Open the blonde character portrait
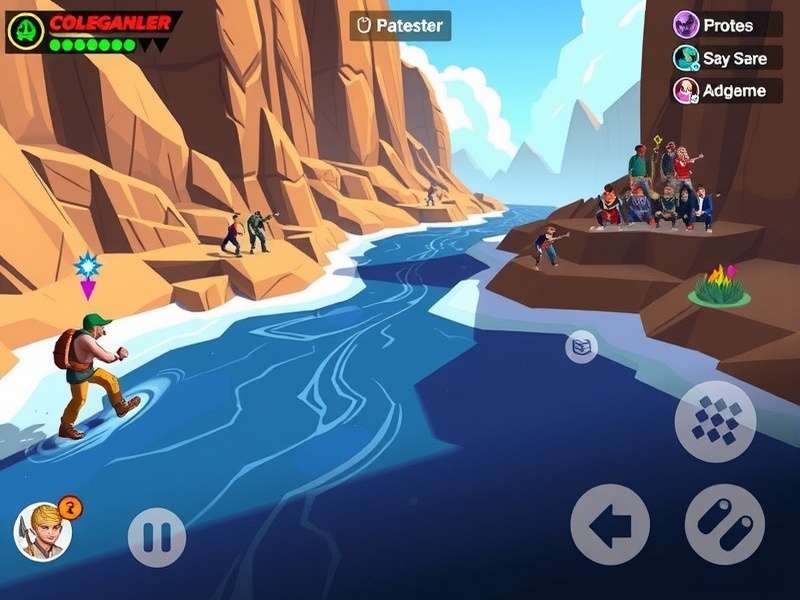 43,531
